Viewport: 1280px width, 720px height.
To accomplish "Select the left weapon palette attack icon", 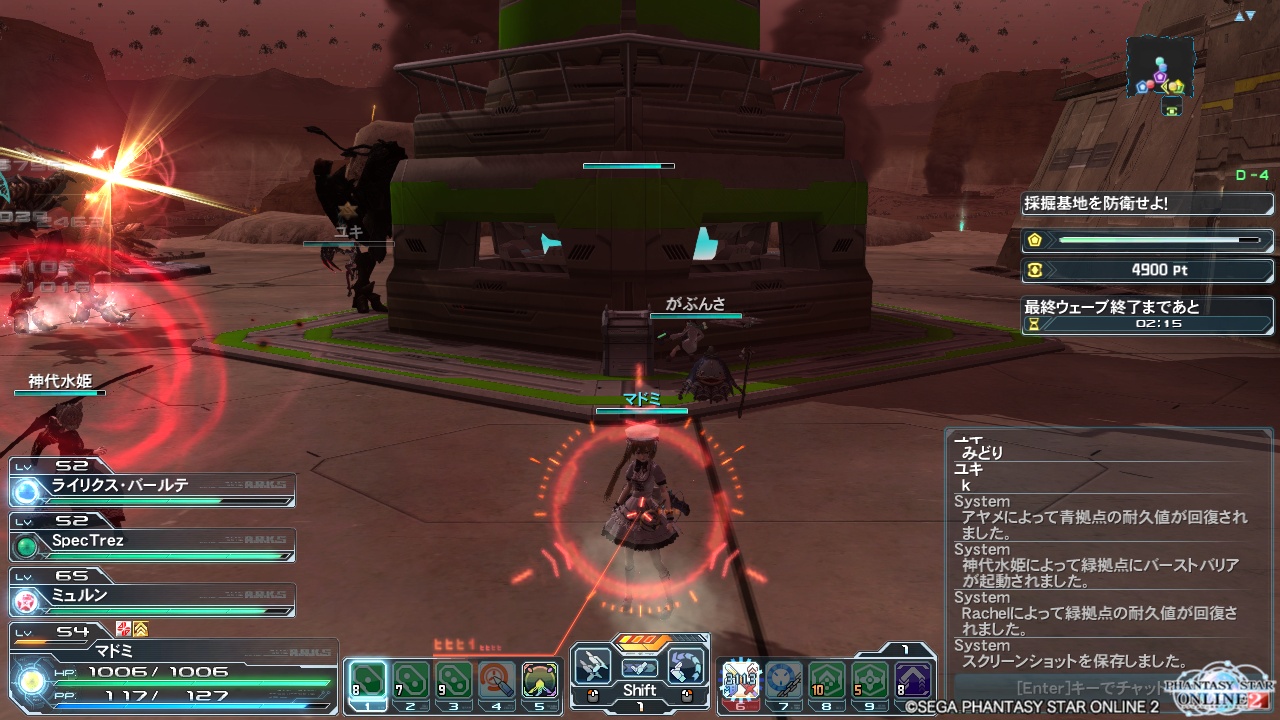I will click(x=593, y=667).
